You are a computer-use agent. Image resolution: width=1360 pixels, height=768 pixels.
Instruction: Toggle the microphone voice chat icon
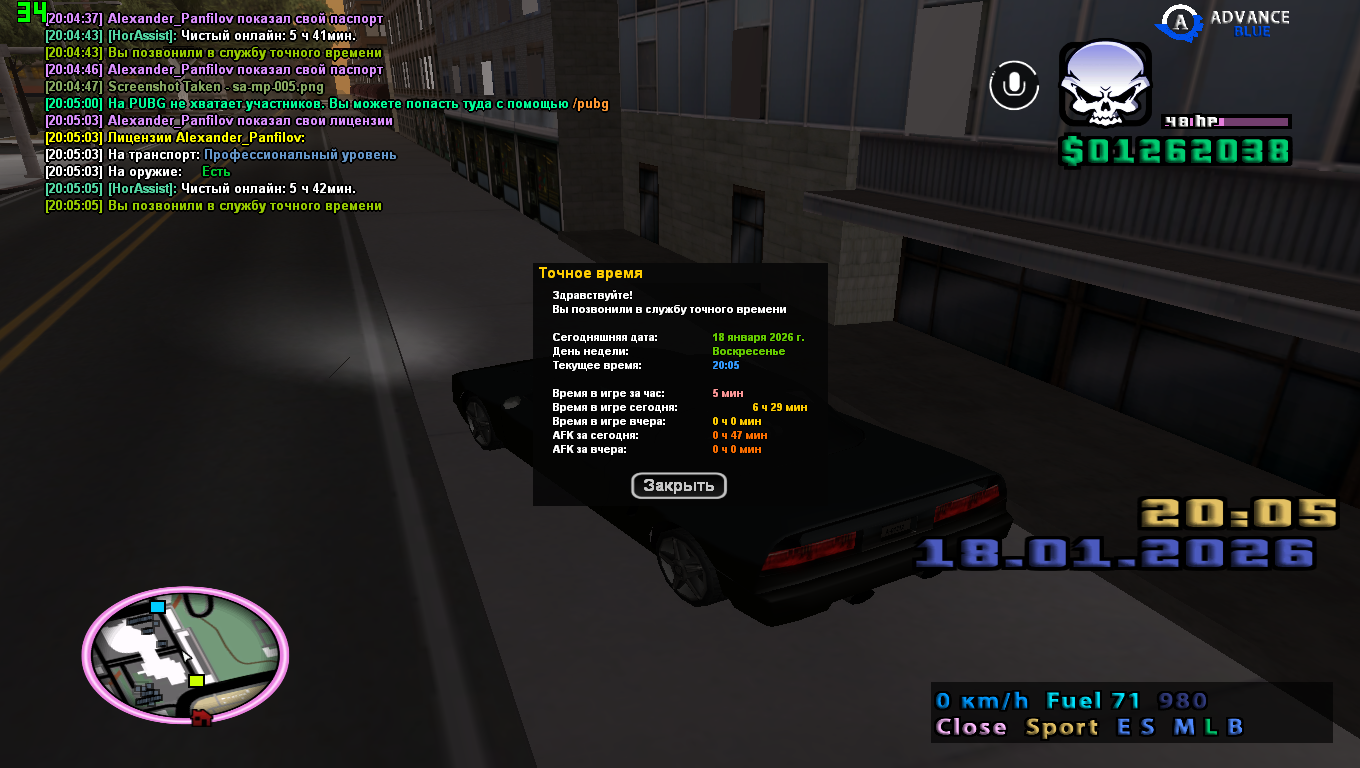tap(1014, 85)
